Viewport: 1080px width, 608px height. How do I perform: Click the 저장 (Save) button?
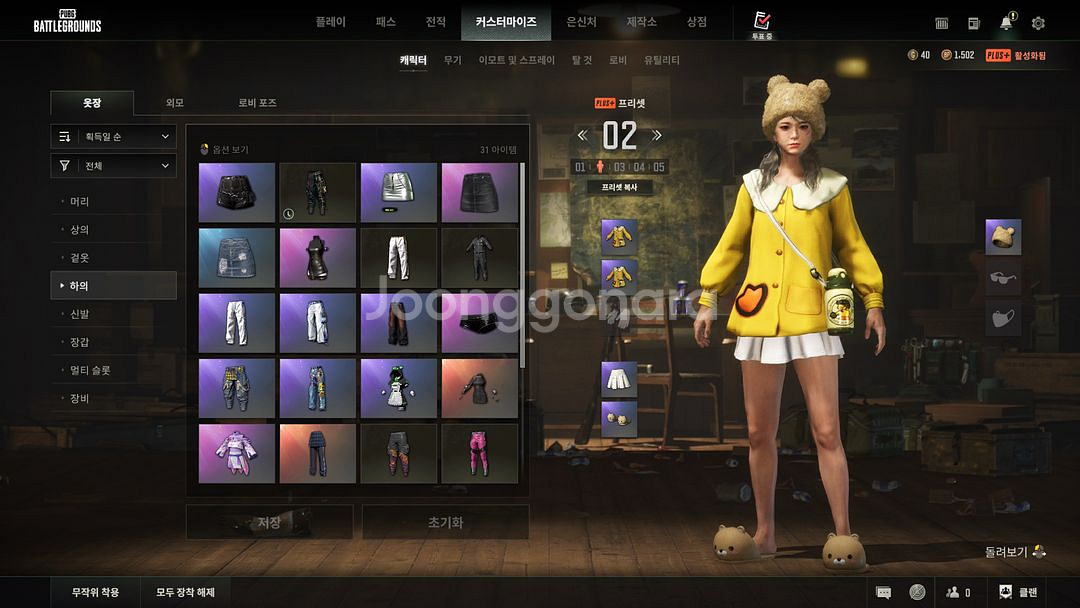click(269, 522)
